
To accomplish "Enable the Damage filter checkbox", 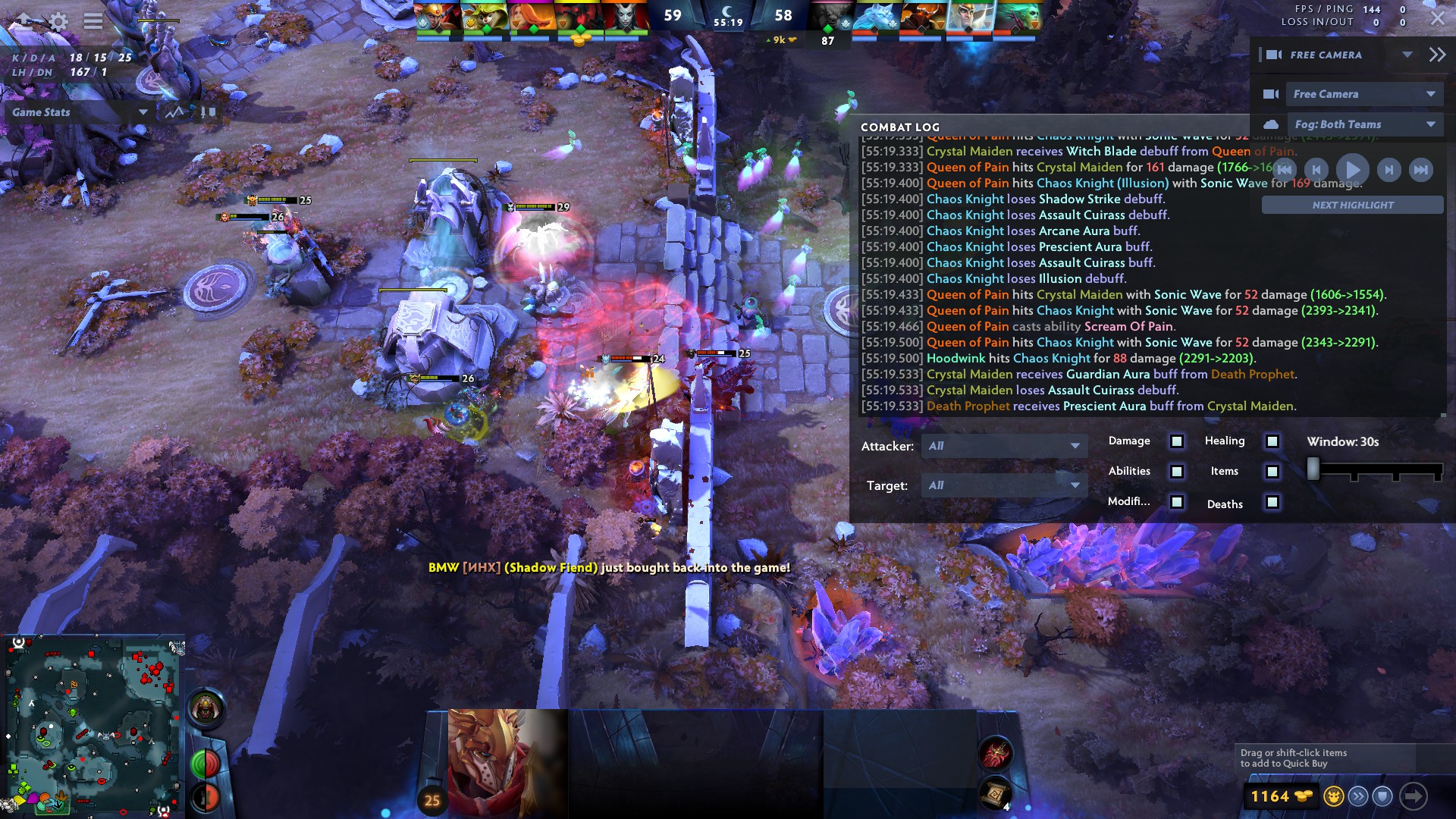I will click(1175, 441).
